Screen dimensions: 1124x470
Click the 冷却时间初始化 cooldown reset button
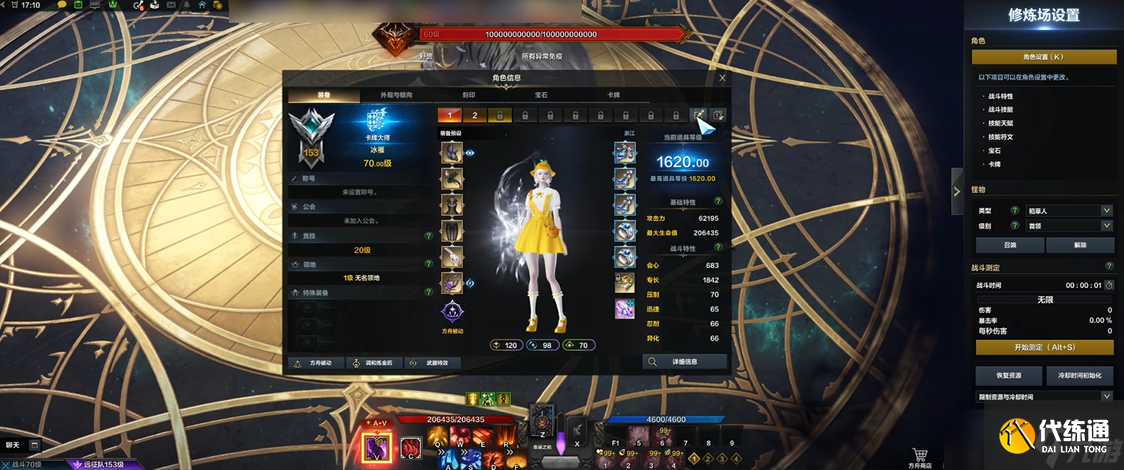(1079, 375)
